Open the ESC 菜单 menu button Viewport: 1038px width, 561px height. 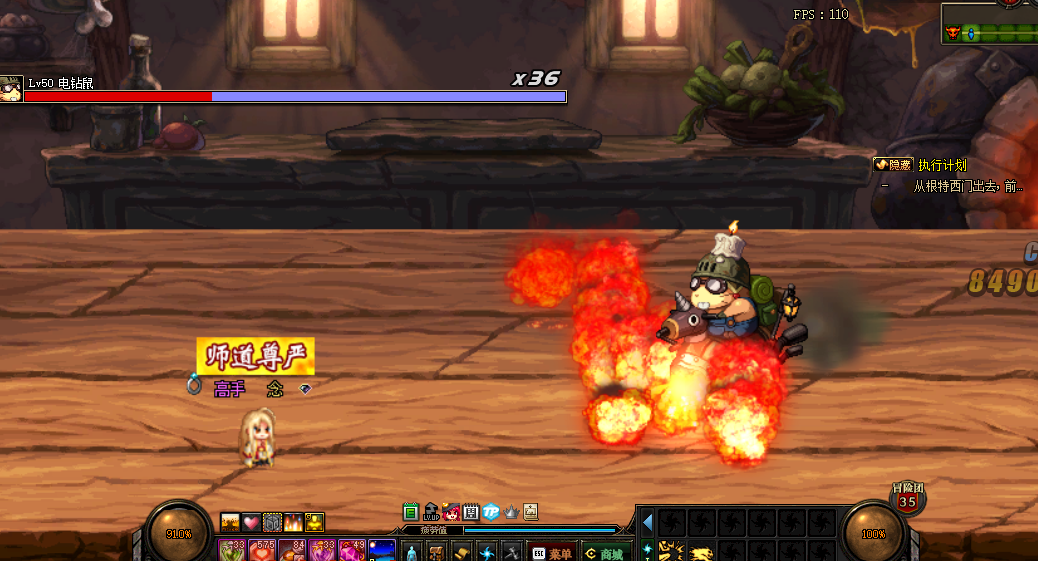(551, 552)
